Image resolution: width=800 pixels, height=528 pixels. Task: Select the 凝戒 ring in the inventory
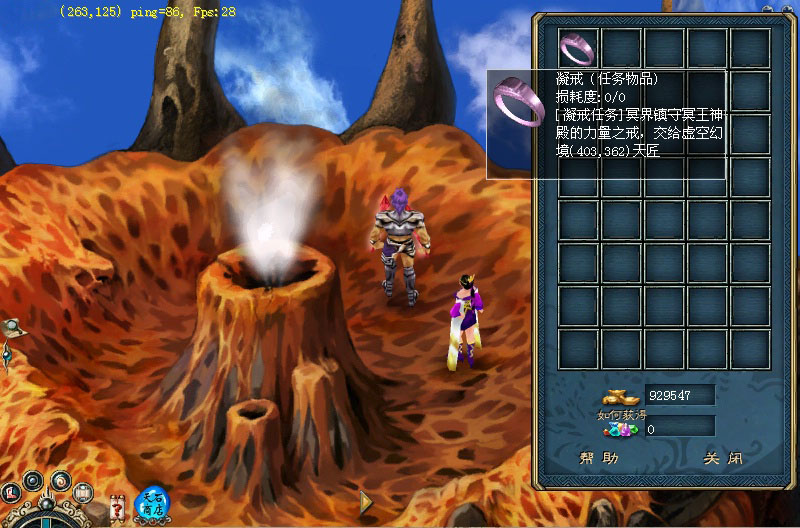(578, 47)
